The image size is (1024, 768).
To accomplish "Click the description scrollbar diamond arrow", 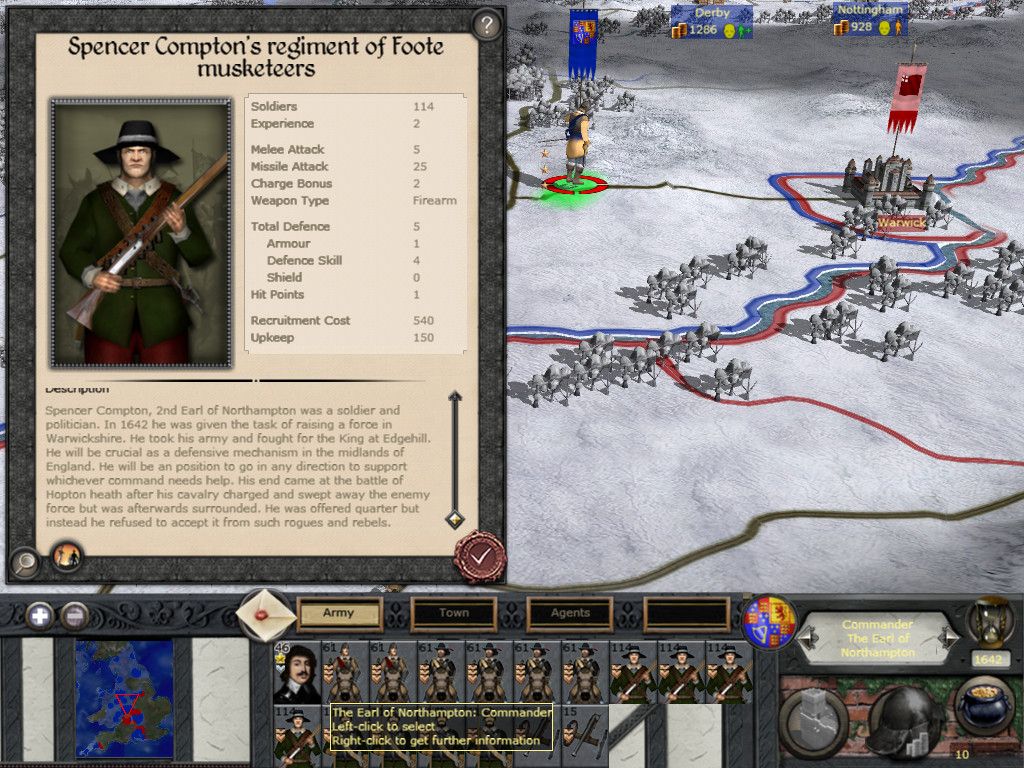I will [x=454, y=519].
